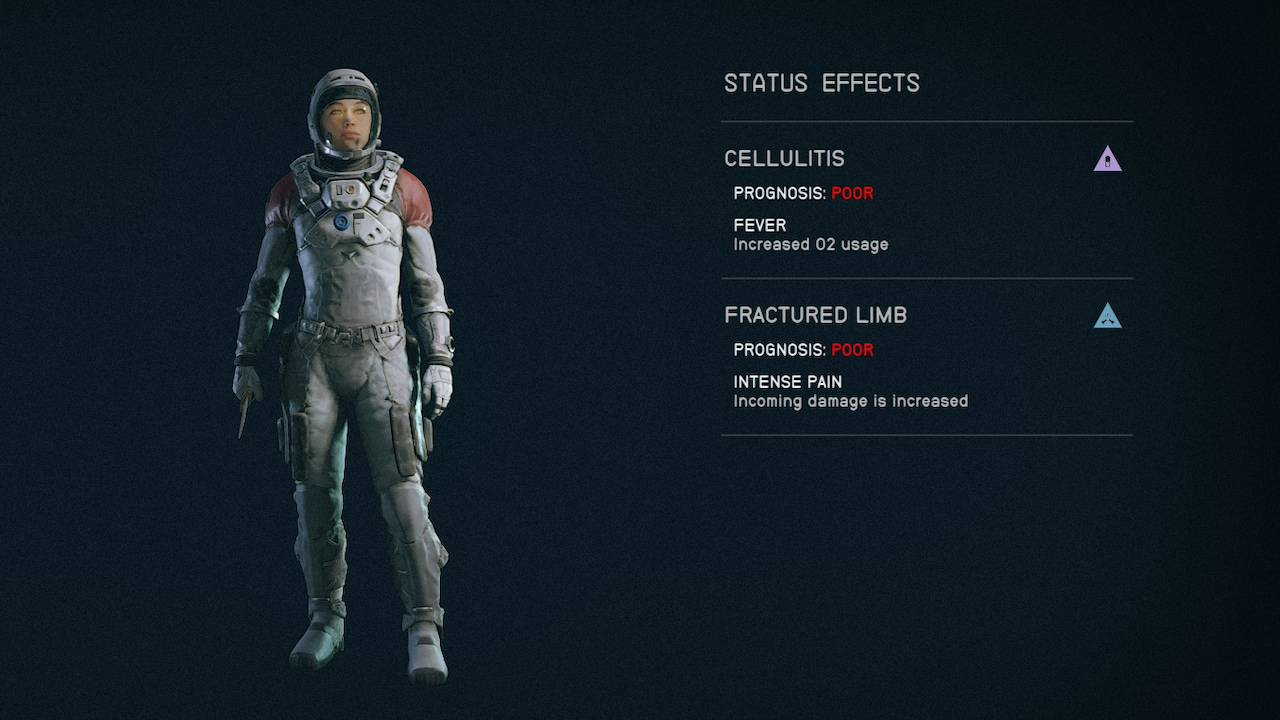This screenshot has width=1280, height=720.
Task: Click the pill symbol inside the purple triangle
Action: pyautogui.click(x=1107, y=160)
